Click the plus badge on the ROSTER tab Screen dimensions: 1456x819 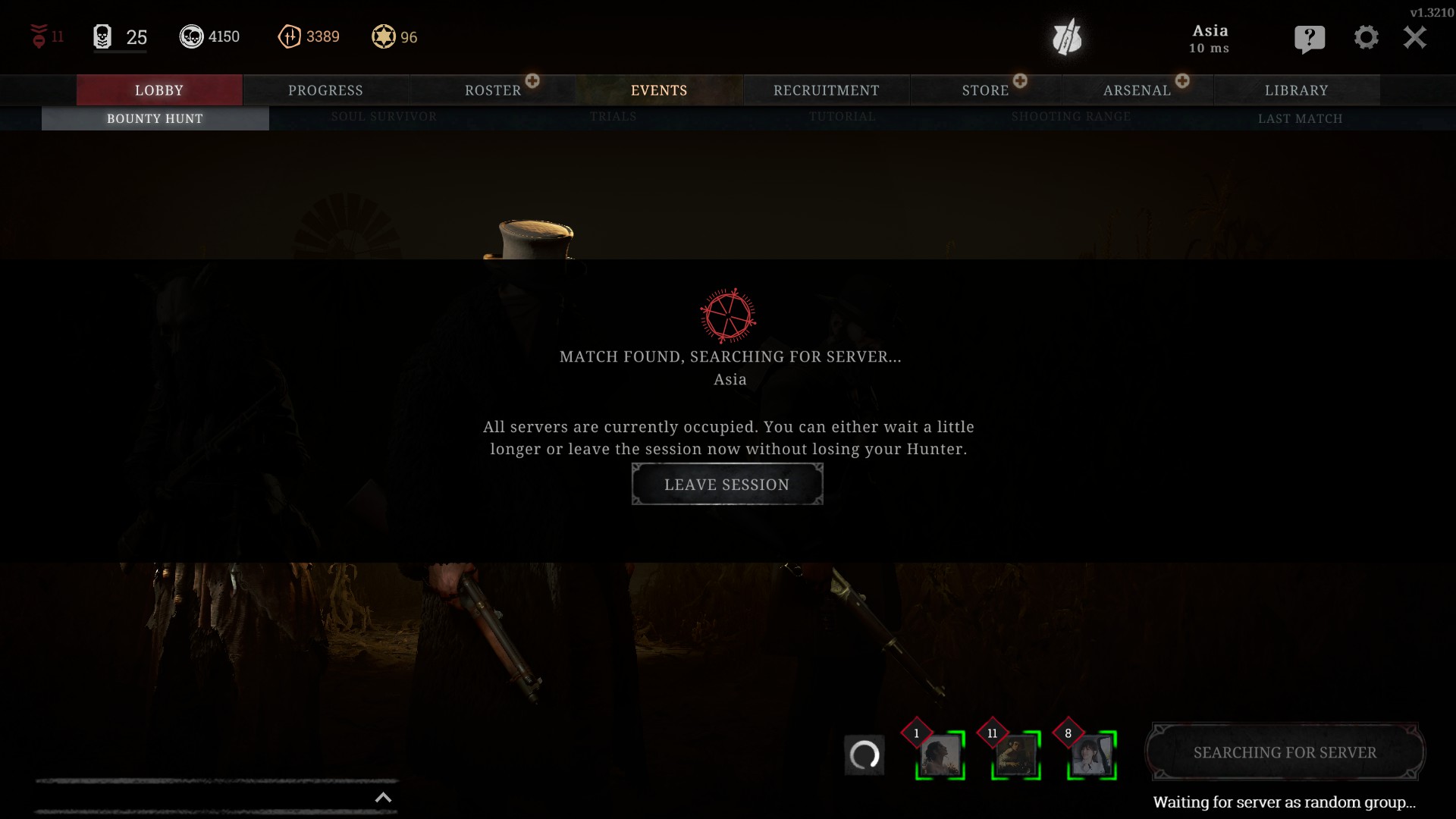click(534, 79)
